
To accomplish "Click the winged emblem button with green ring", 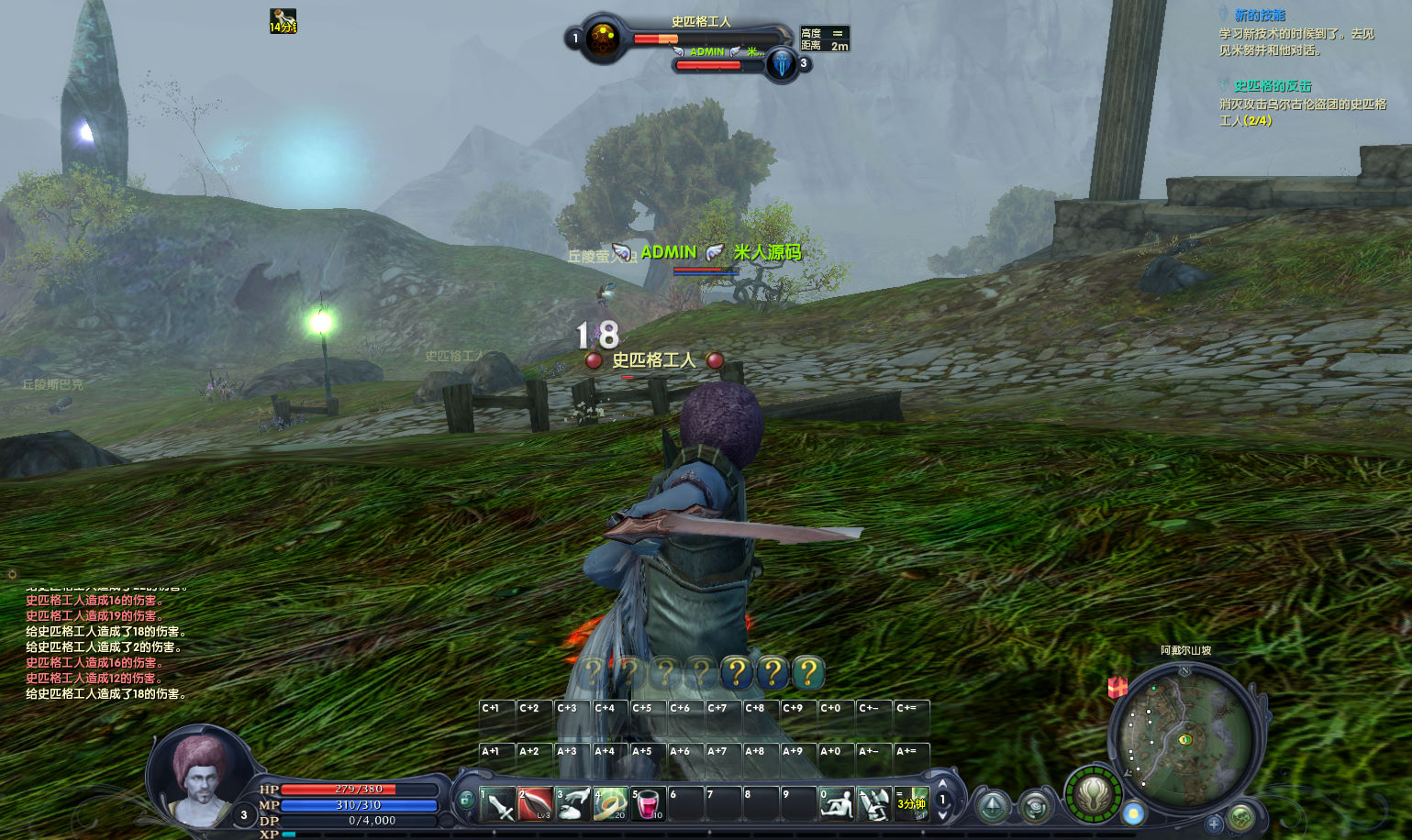I will pos(1094,794).
